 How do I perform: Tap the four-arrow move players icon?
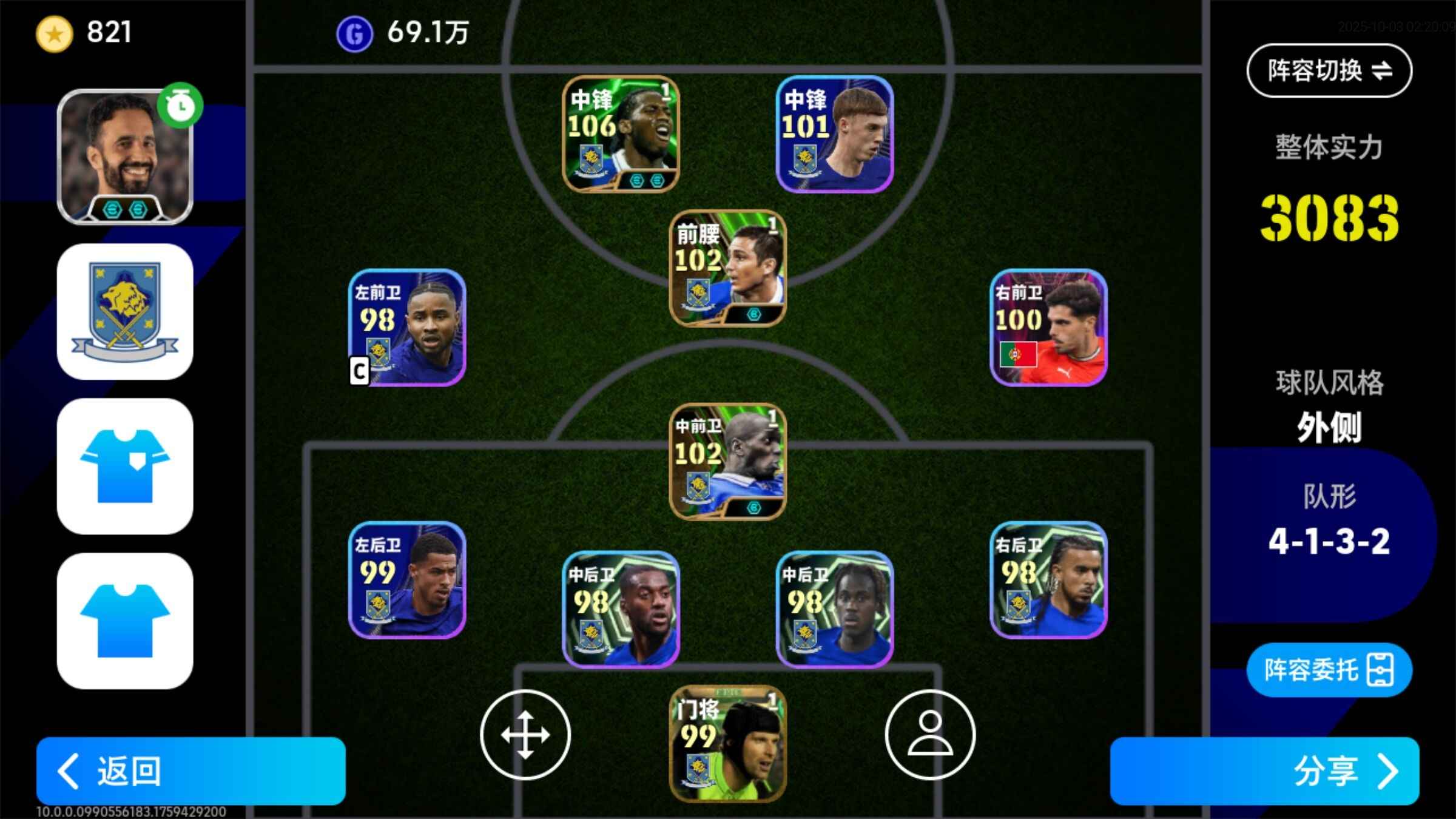point(525,734)
